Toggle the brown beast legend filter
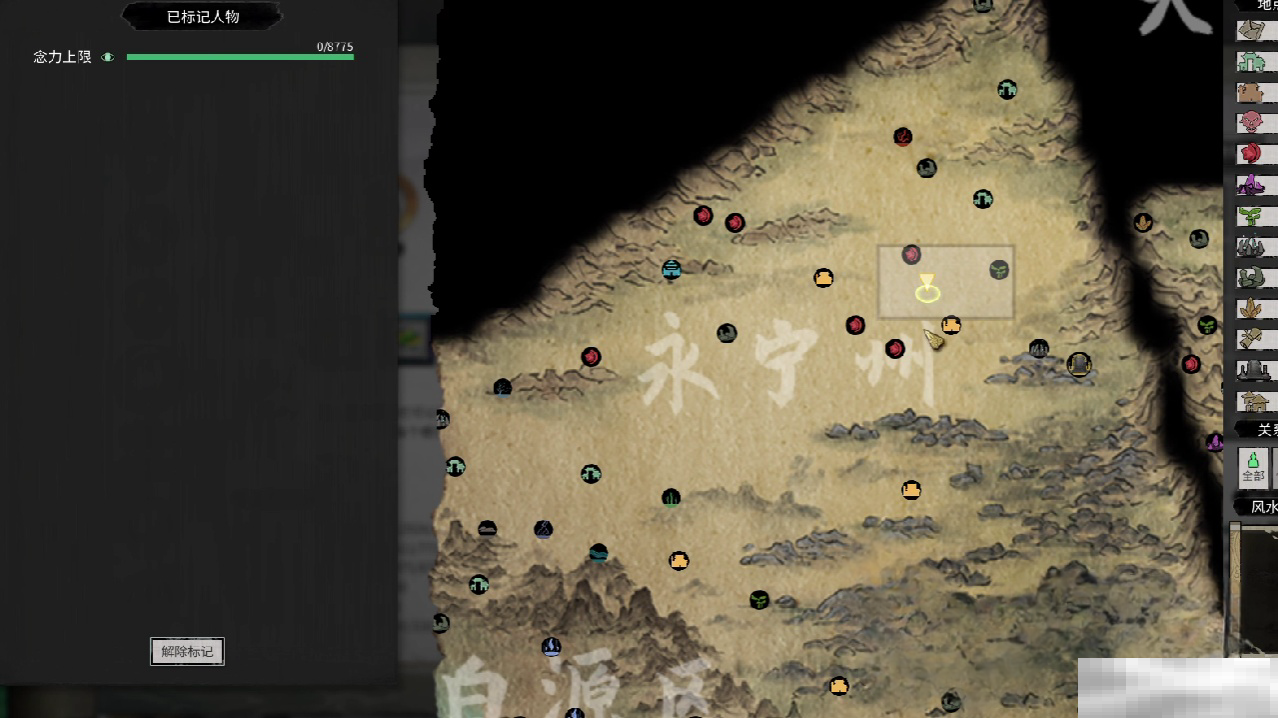Image resolution: width=1278 pixels, height=718 pixels. point(1251,92)
